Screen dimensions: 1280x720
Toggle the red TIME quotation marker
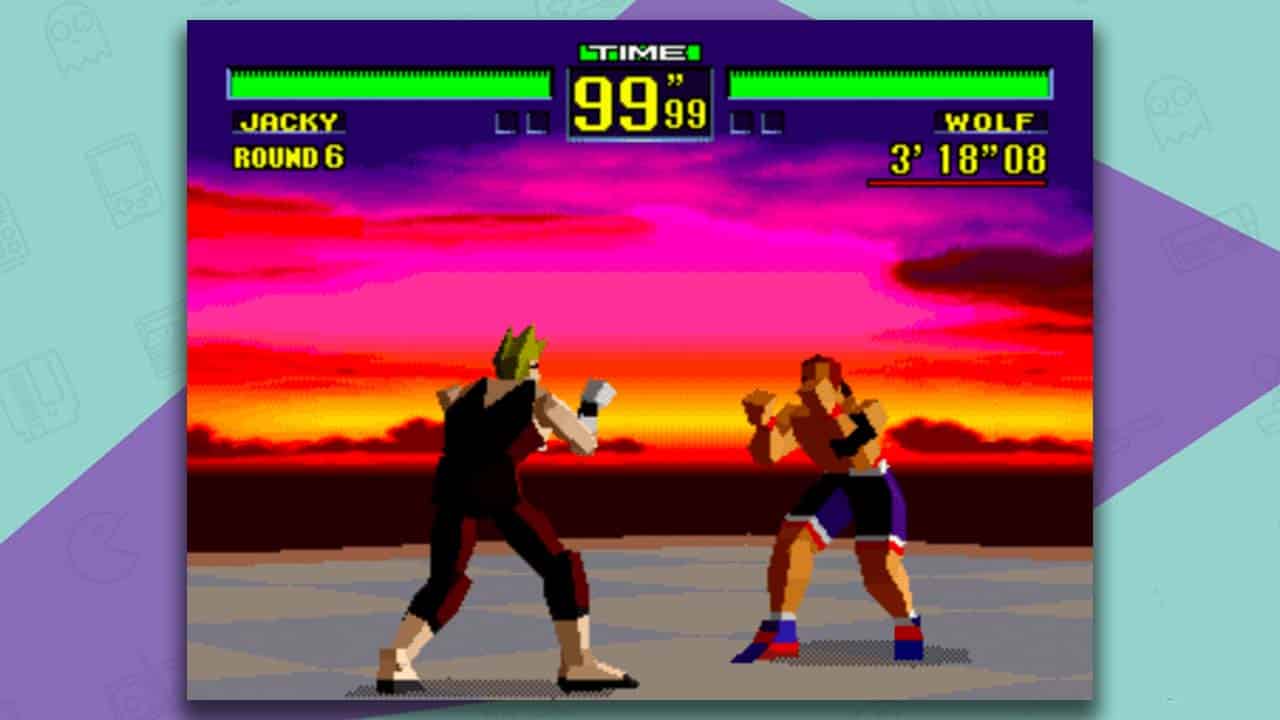(672, 78)
